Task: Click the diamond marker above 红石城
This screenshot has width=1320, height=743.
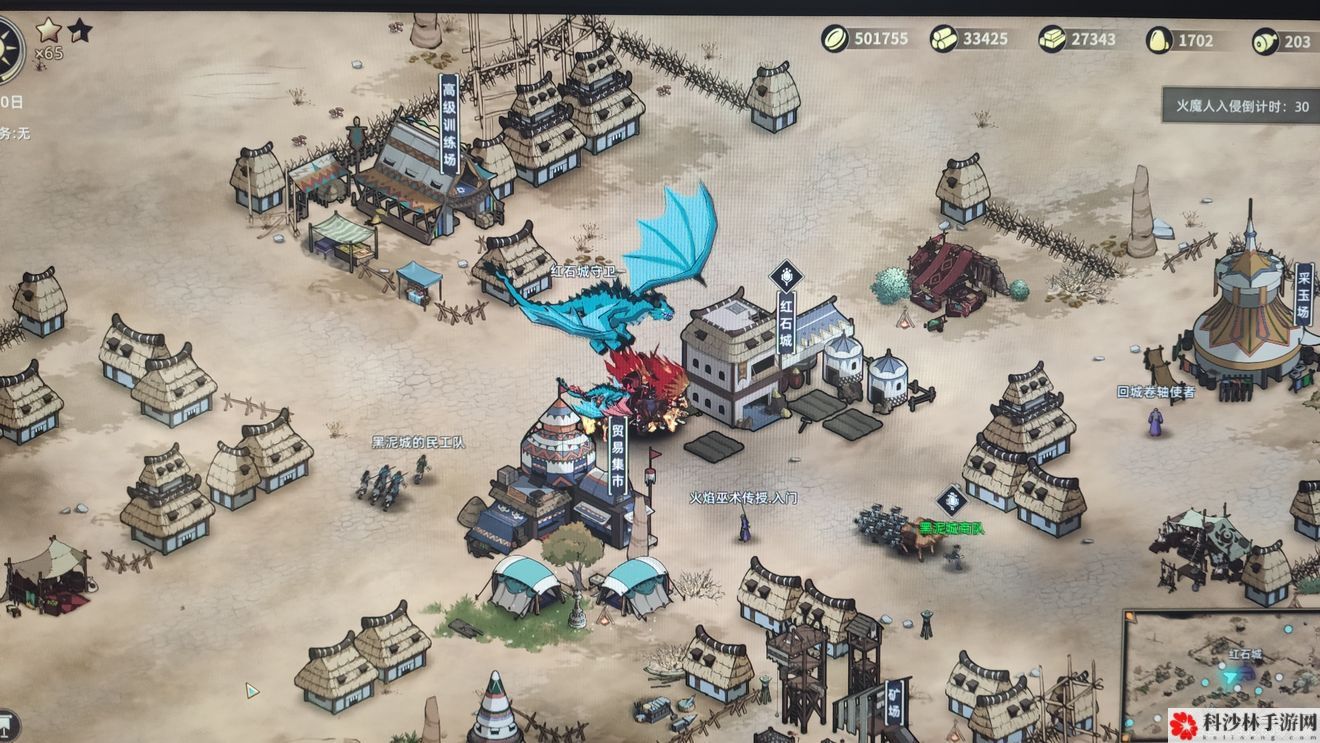Action: [x=786, y=275]
